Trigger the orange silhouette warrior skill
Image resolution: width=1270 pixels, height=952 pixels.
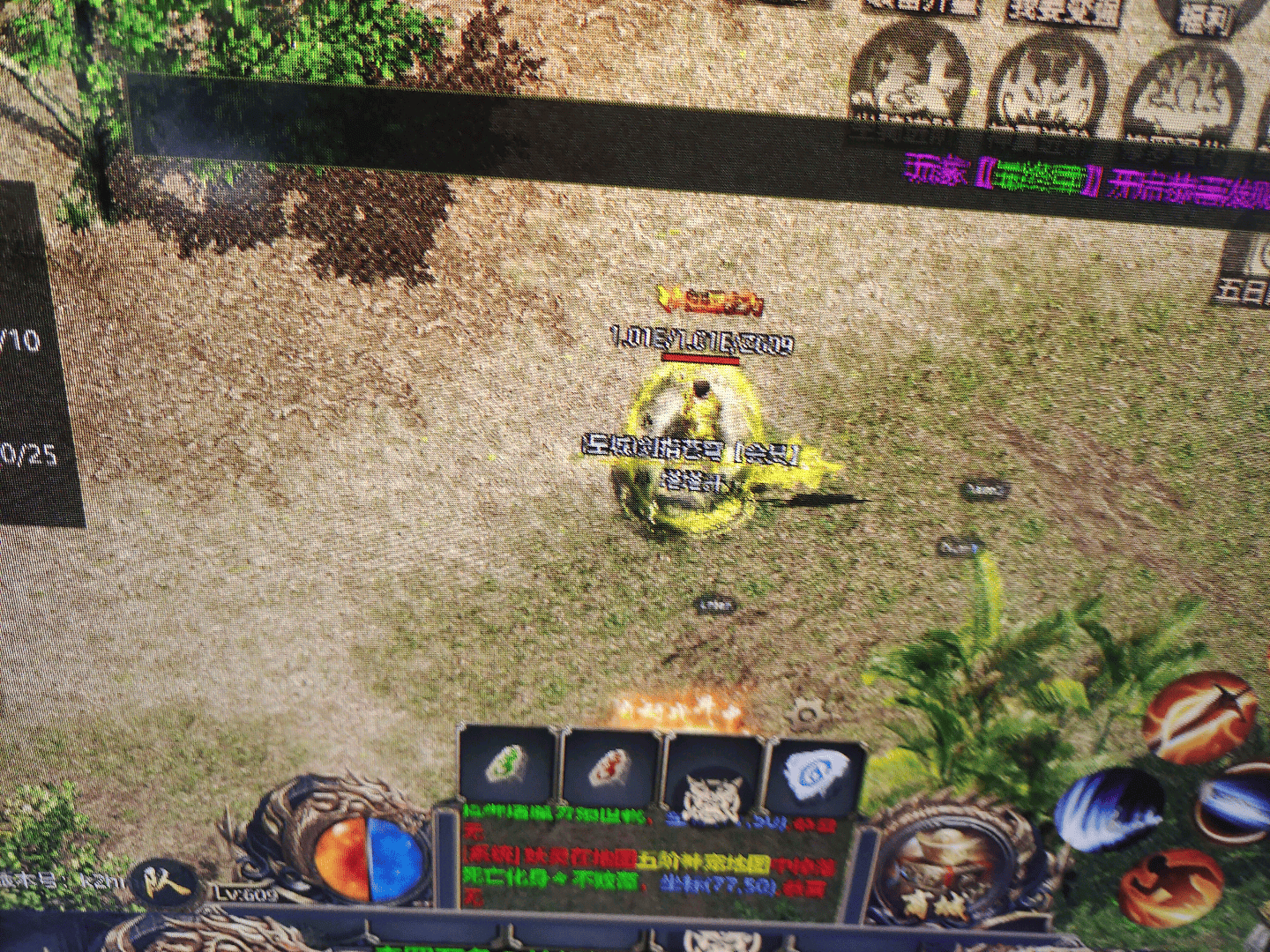[1170, 887]
